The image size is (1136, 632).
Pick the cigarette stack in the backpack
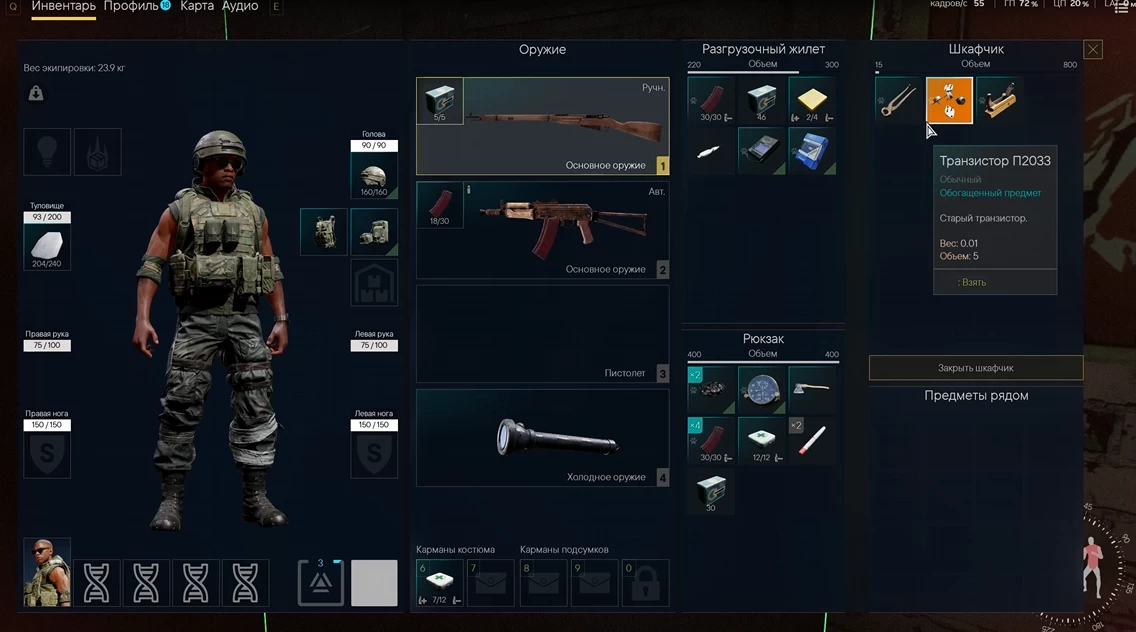click(812, 440)
